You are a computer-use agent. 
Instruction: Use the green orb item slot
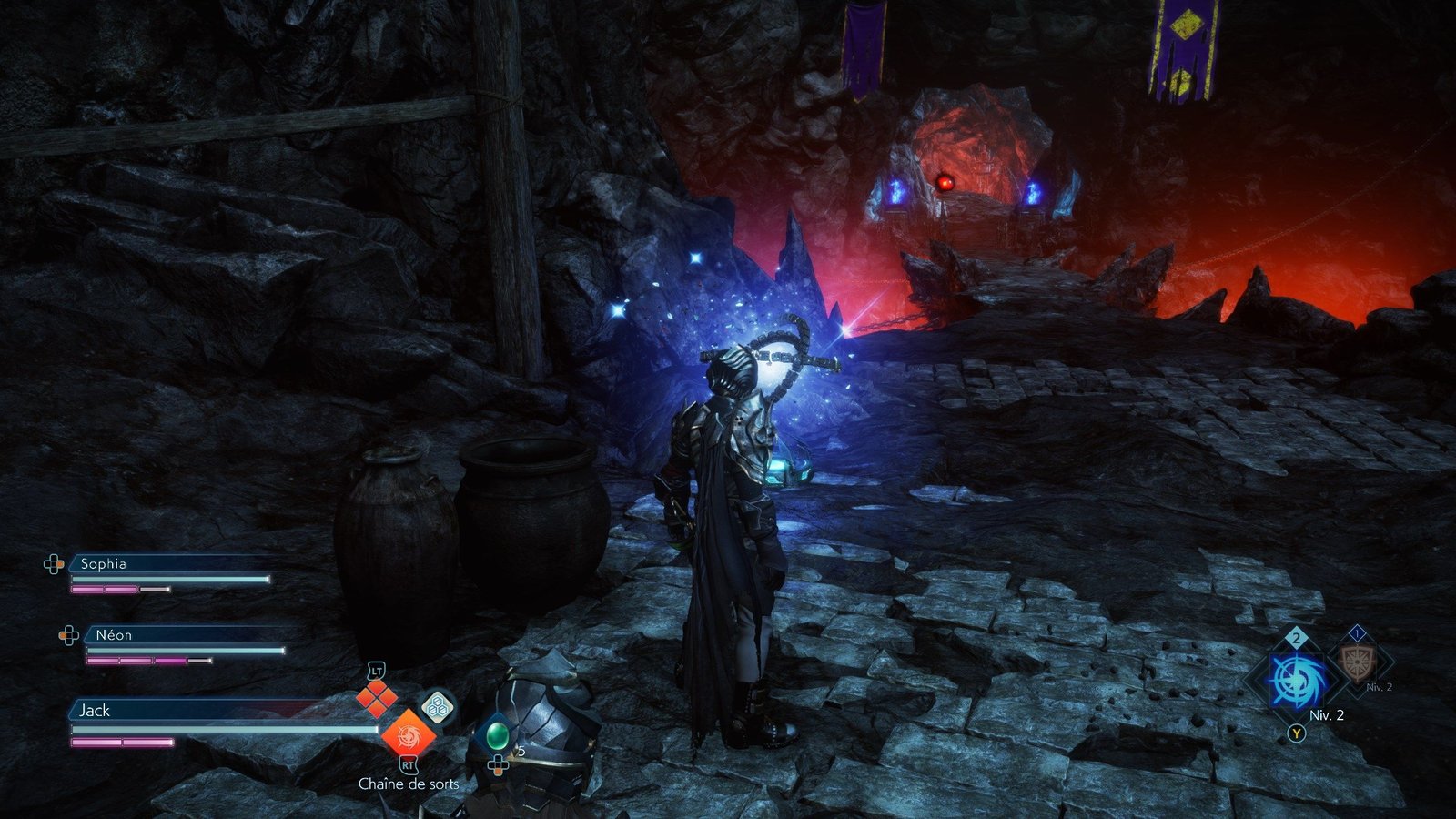[x=497, y=733]
